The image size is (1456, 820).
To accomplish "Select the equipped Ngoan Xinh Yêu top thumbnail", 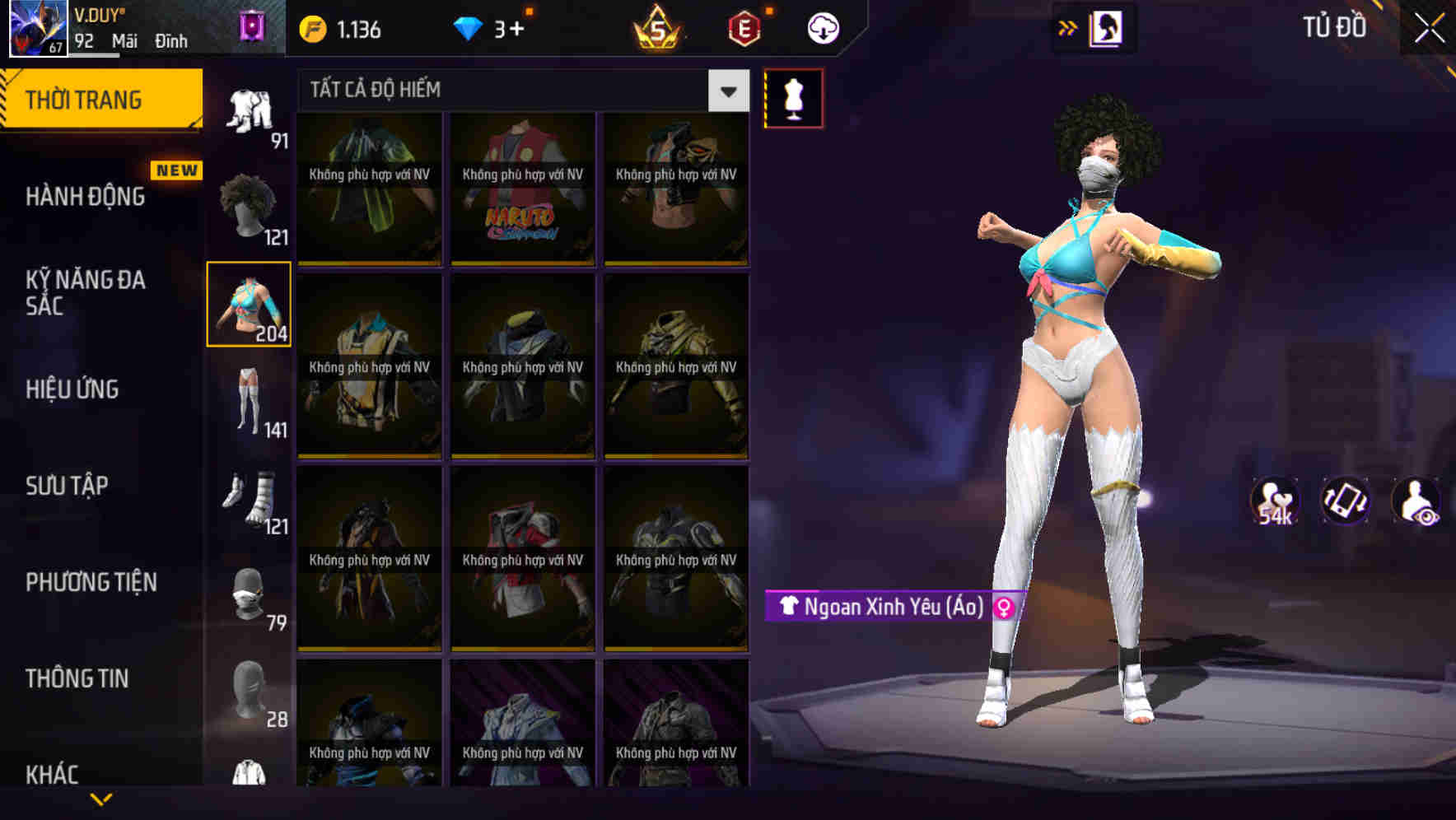I will [248, 303].
